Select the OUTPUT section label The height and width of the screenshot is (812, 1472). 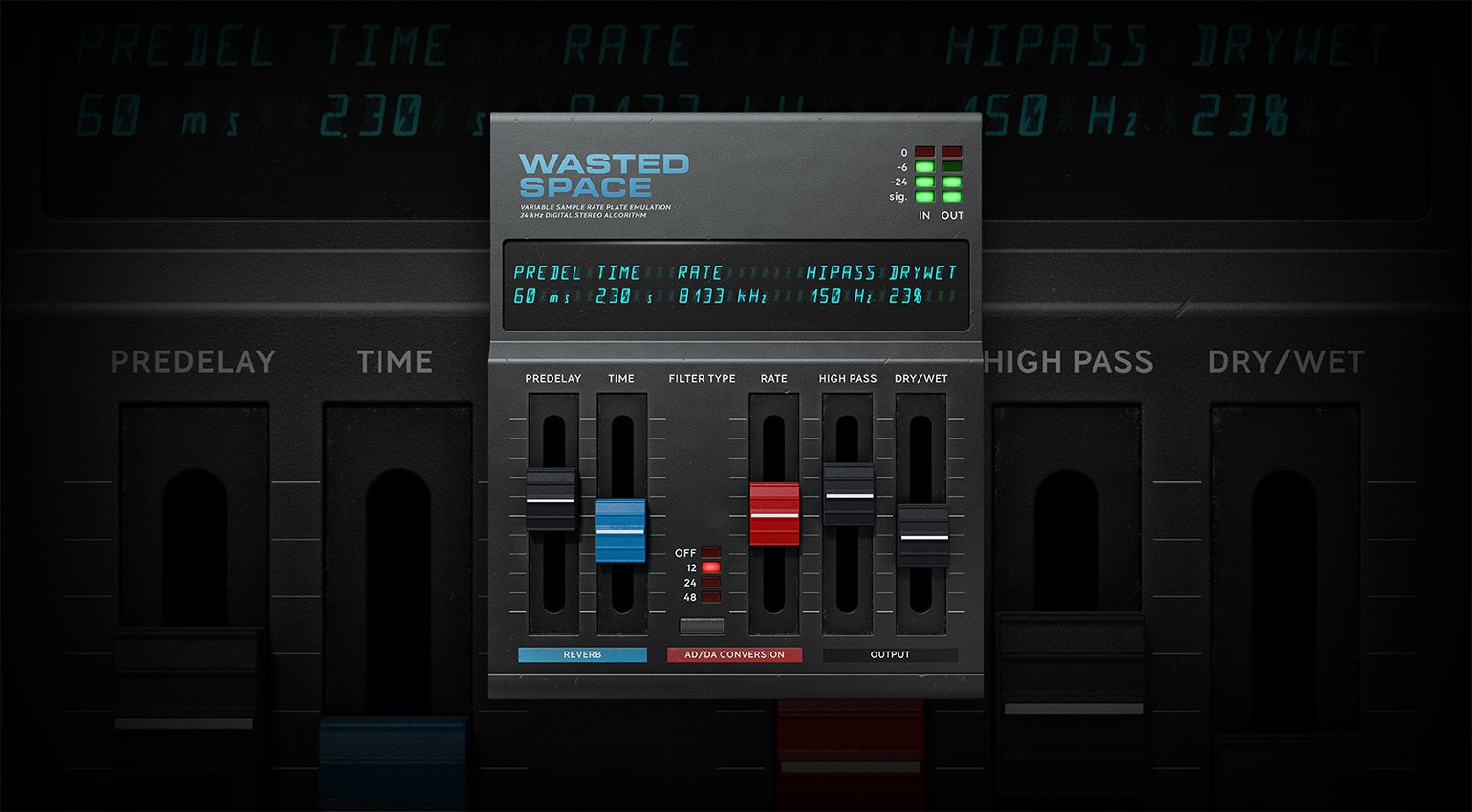tap(890, 655)
